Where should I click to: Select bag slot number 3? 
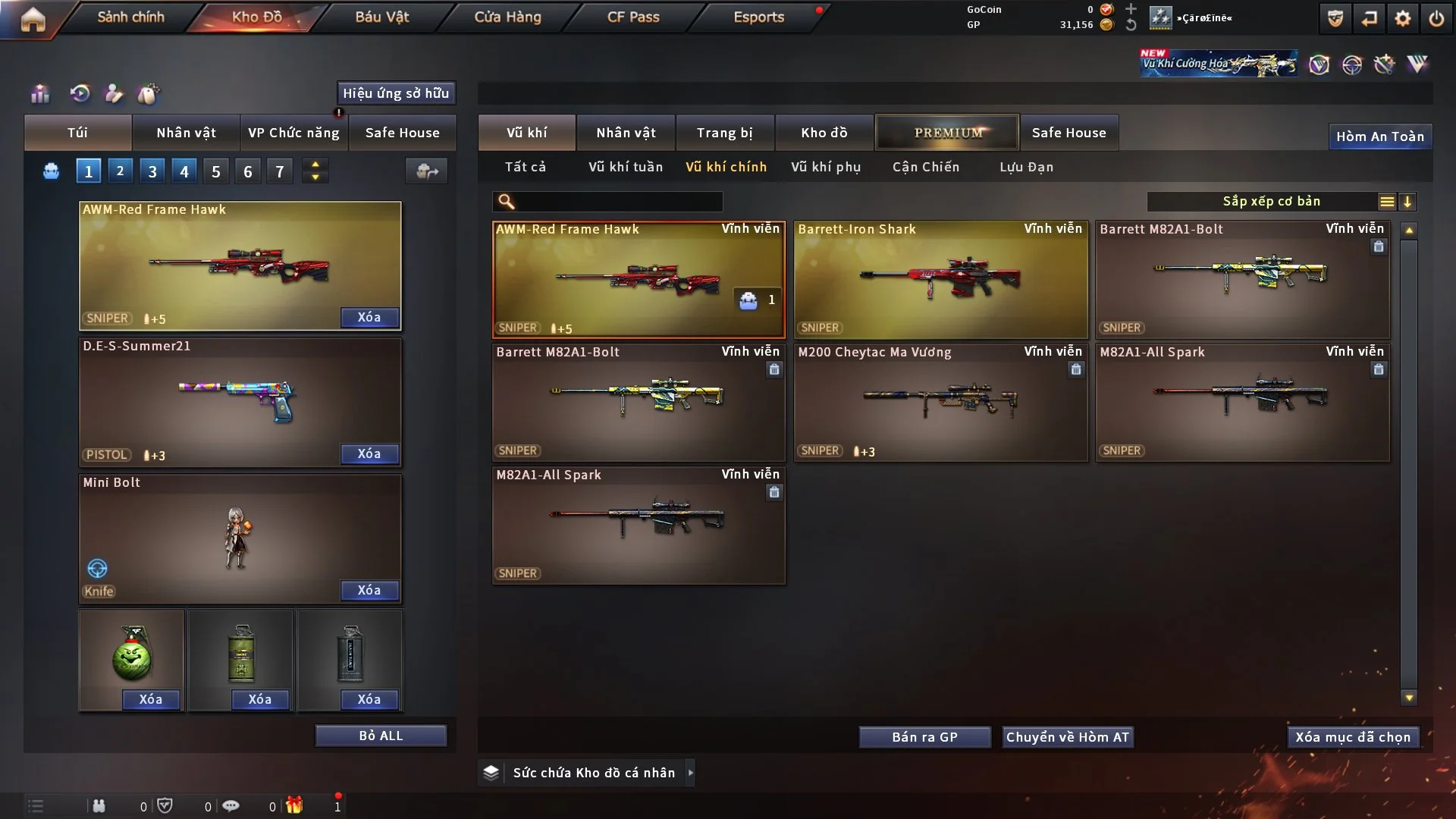click(x=152, y=171)
